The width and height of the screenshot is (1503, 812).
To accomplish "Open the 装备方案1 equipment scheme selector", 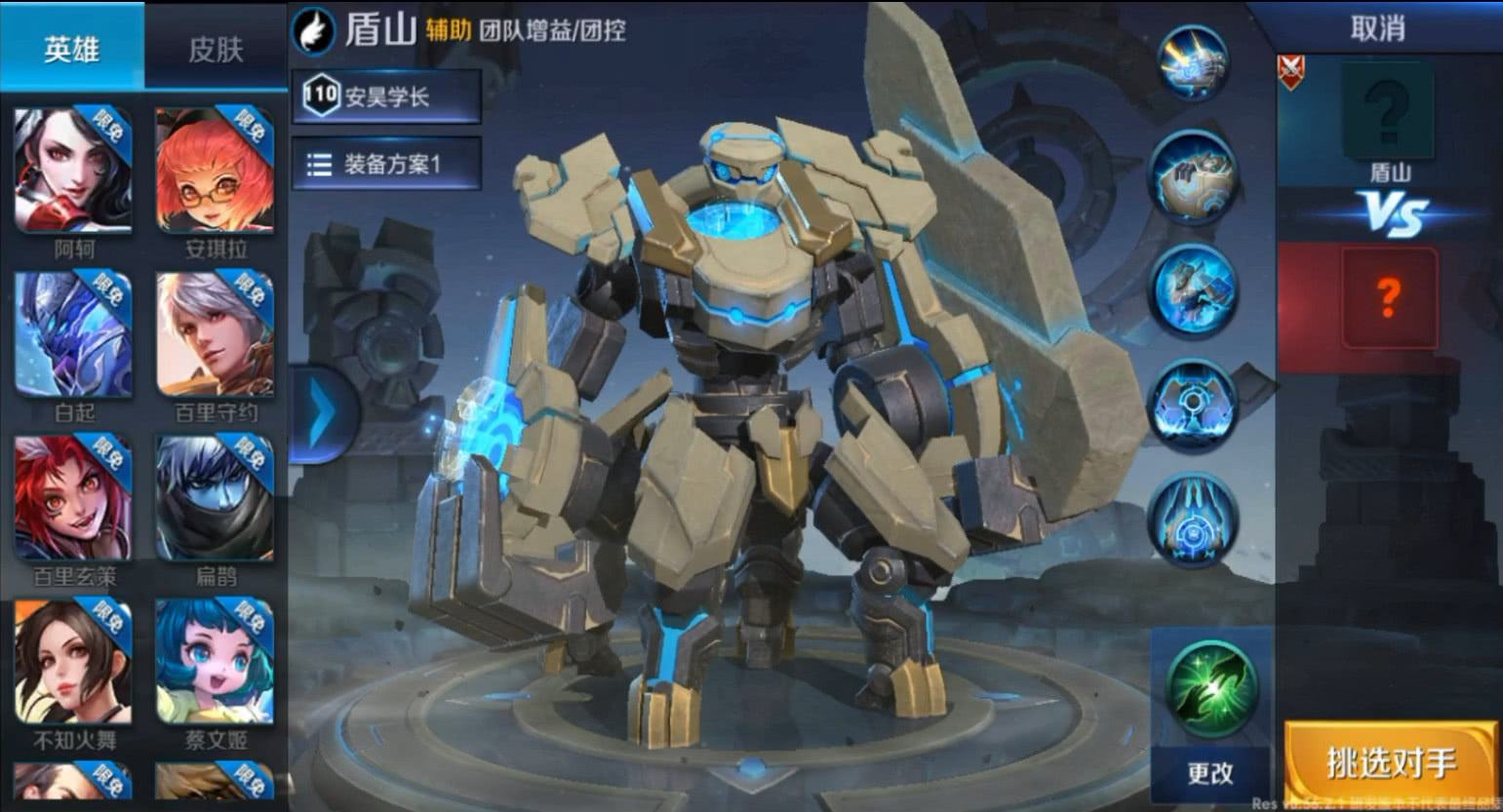I will (390, 163).
